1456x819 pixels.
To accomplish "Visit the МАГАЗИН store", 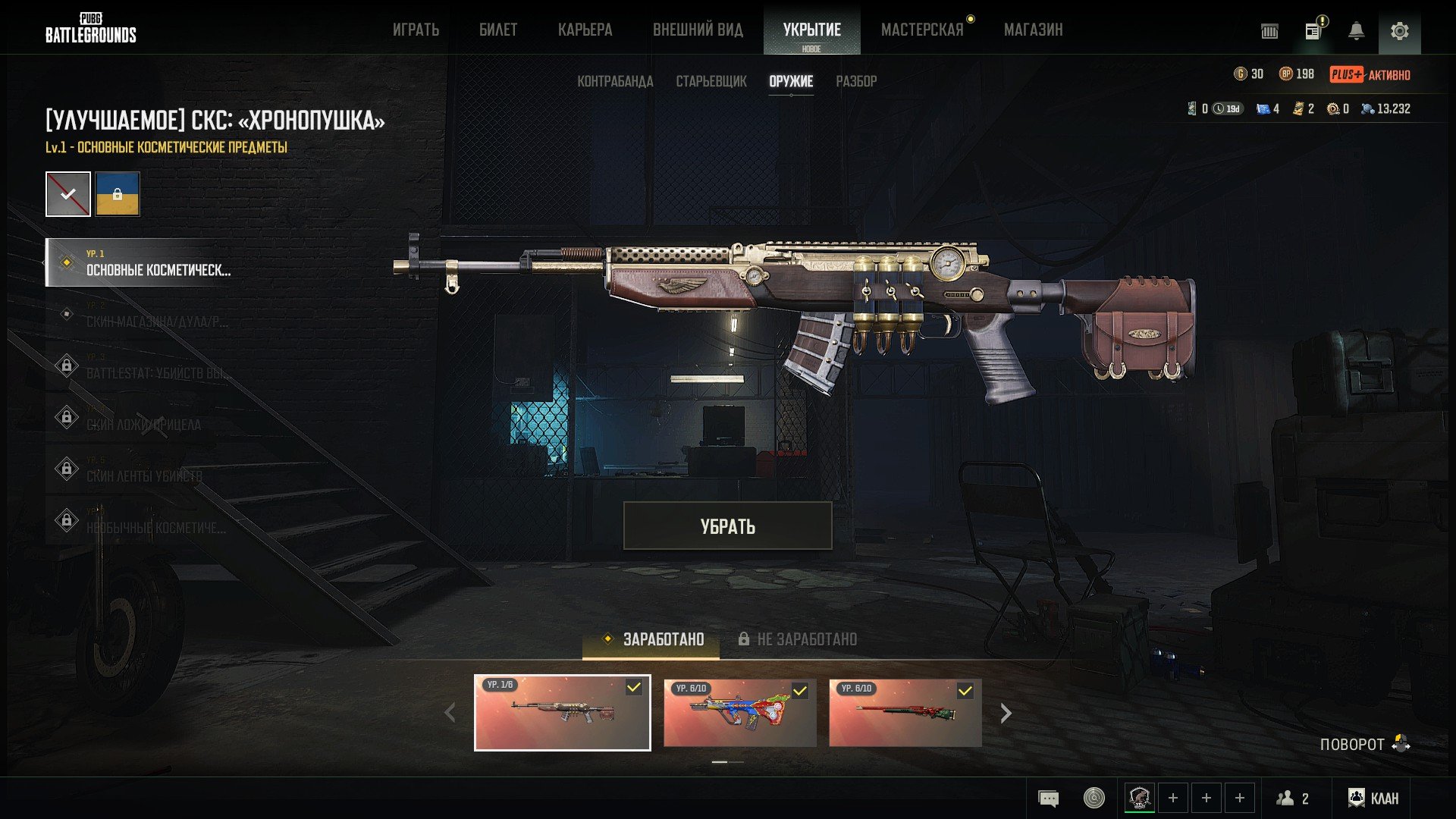I will 1033,30.
